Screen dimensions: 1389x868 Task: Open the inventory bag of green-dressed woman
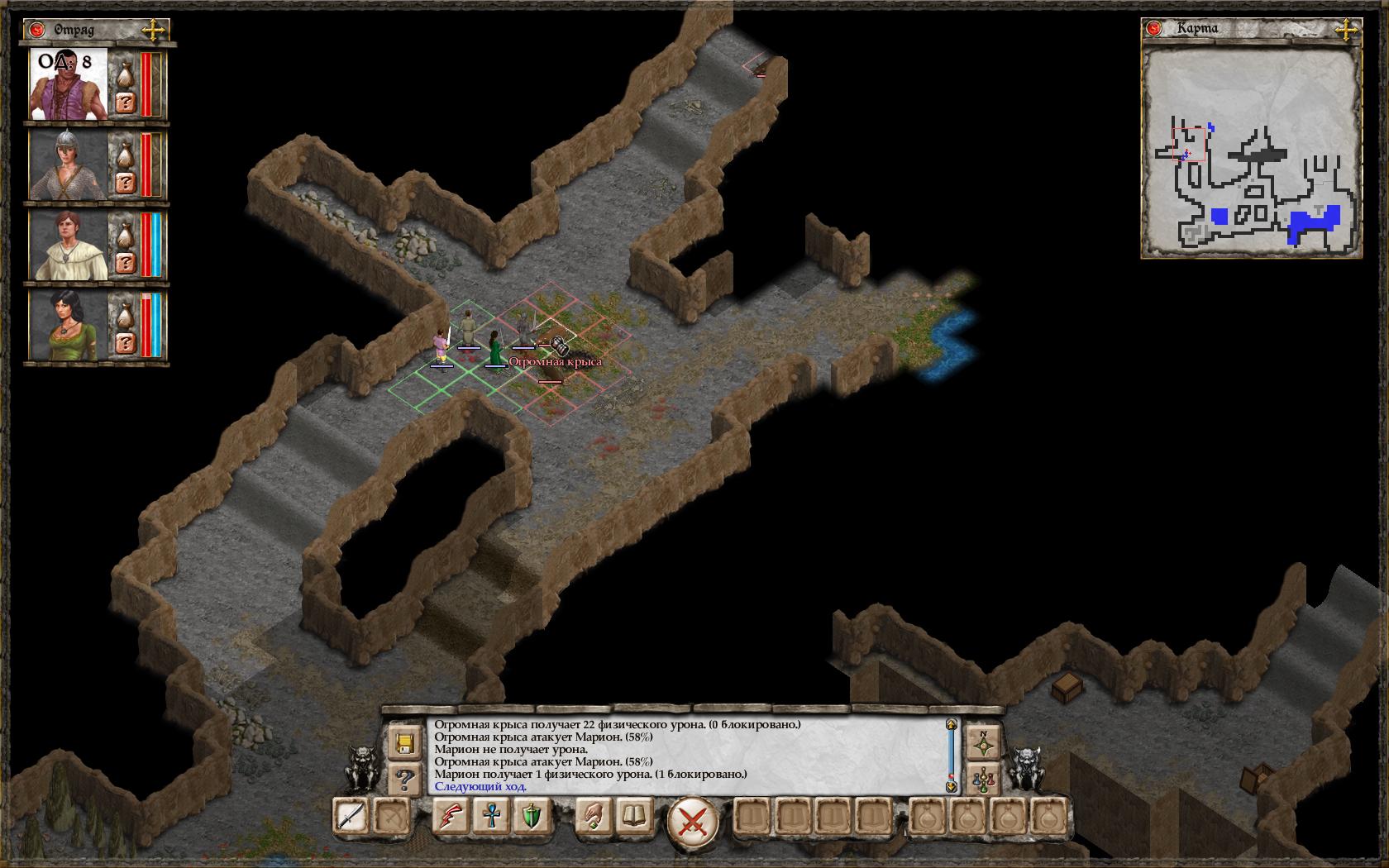click(125, 314)
